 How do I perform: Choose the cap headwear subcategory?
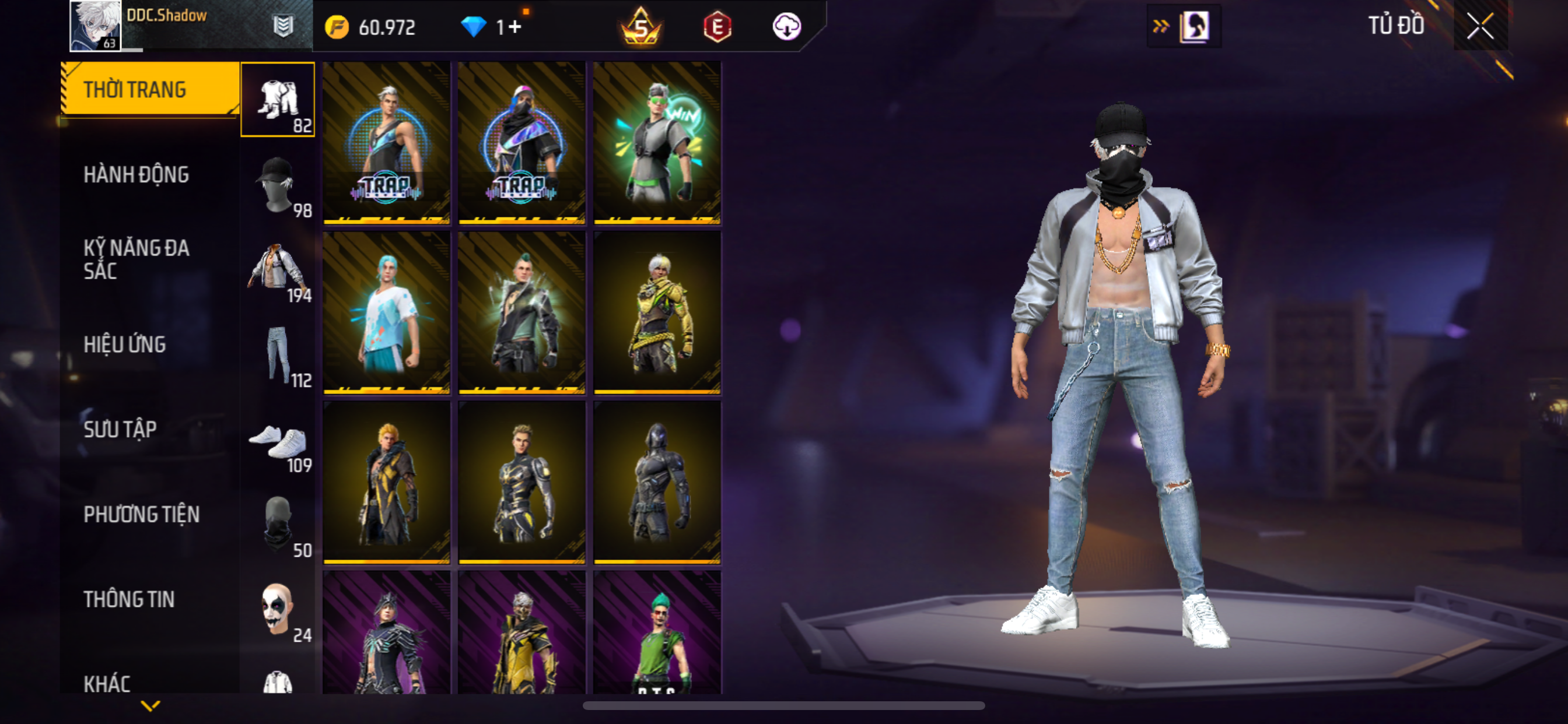click(x=278, y=185)
